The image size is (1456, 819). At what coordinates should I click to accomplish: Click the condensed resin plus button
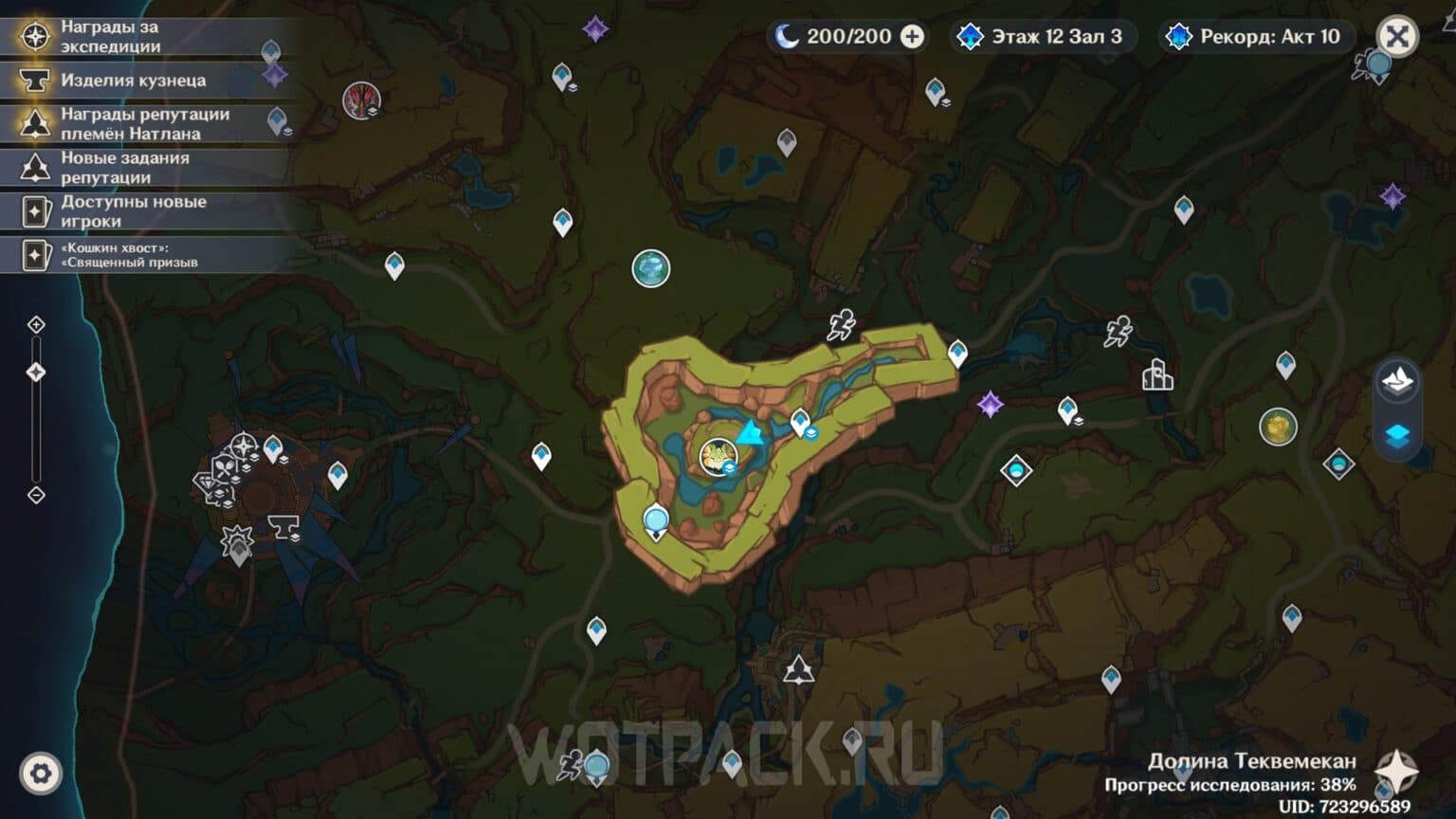pos(911,37)
